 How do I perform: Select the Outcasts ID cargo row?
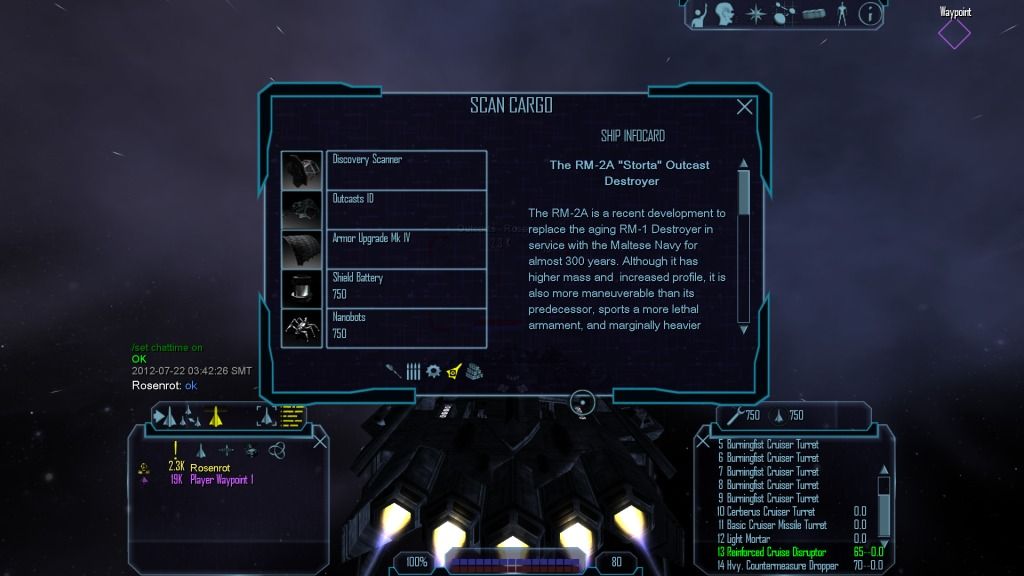406,208
